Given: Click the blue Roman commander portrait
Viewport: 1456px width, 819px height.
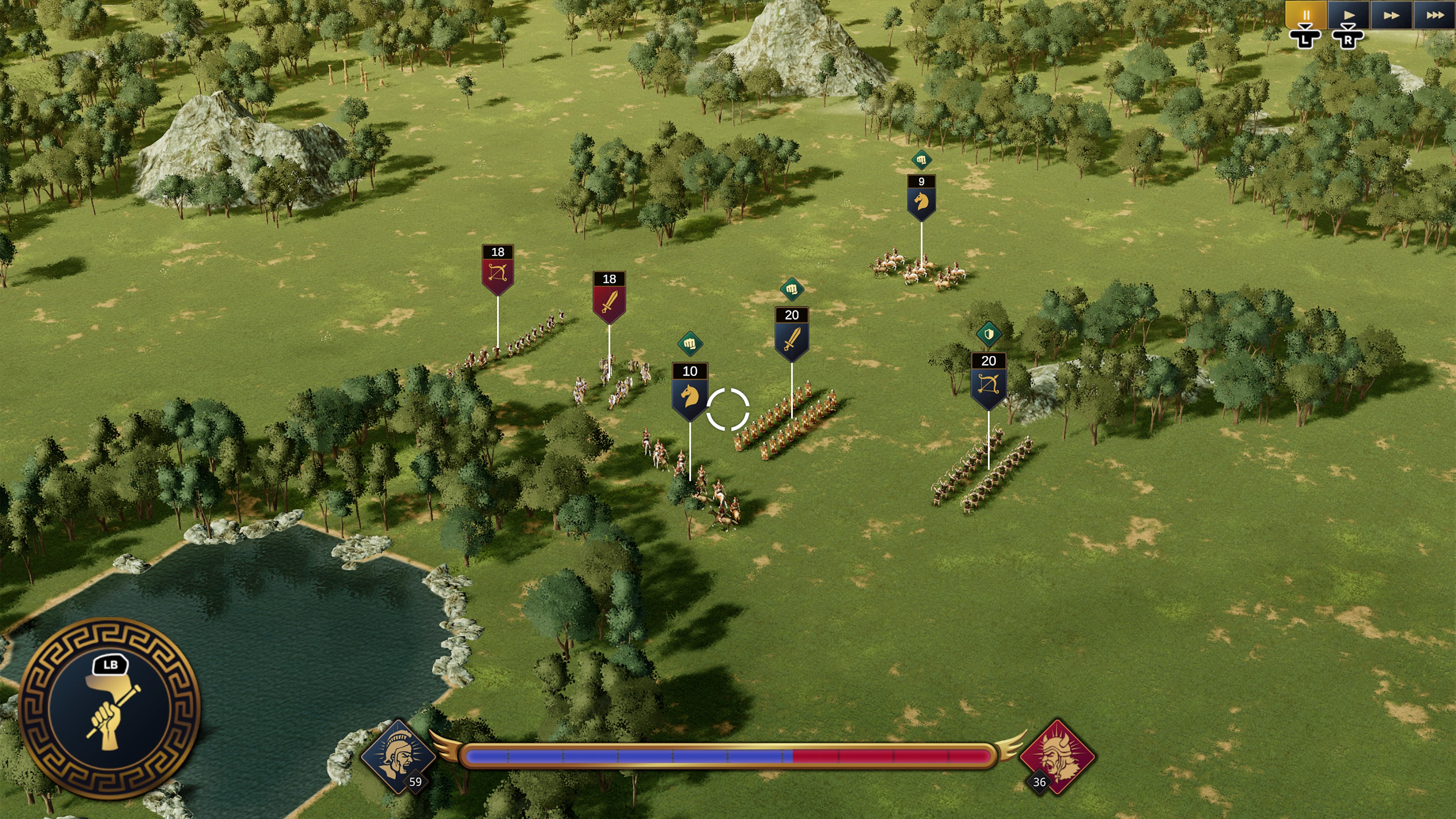Looking at the screenshot, I should point(397,756).
